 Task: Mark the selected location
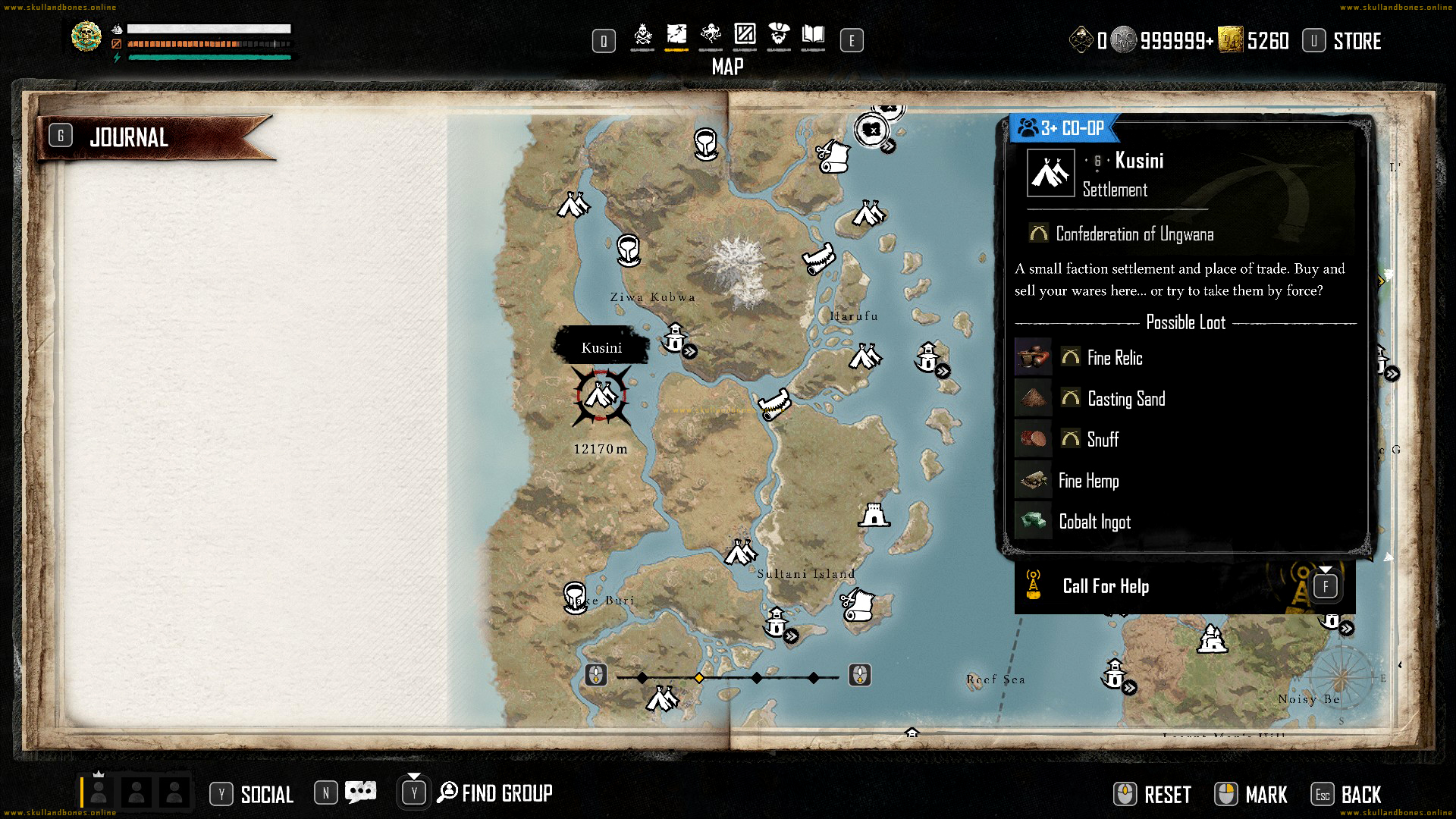tap(1266, 795)
